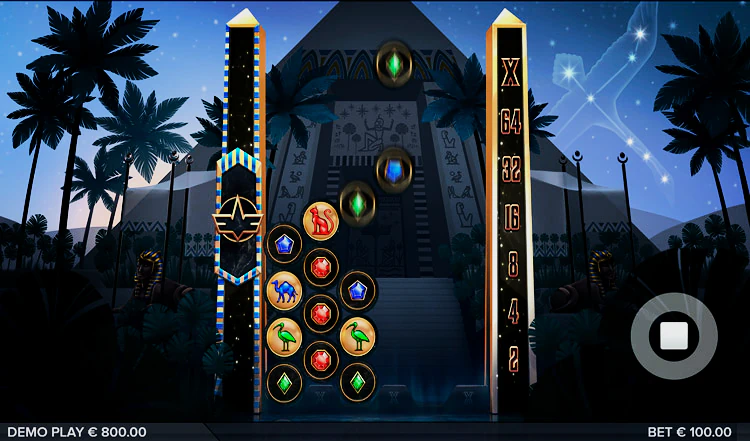Viewport: 750px width, 441px height.
Task: Stop the spin with the square button
Action: coord(673,336)
